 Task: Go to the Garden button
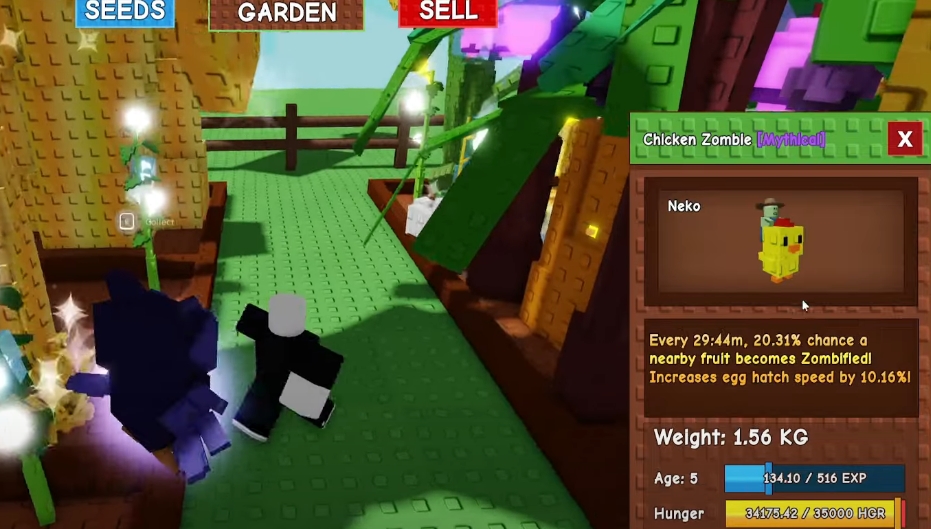click(286, 13)
